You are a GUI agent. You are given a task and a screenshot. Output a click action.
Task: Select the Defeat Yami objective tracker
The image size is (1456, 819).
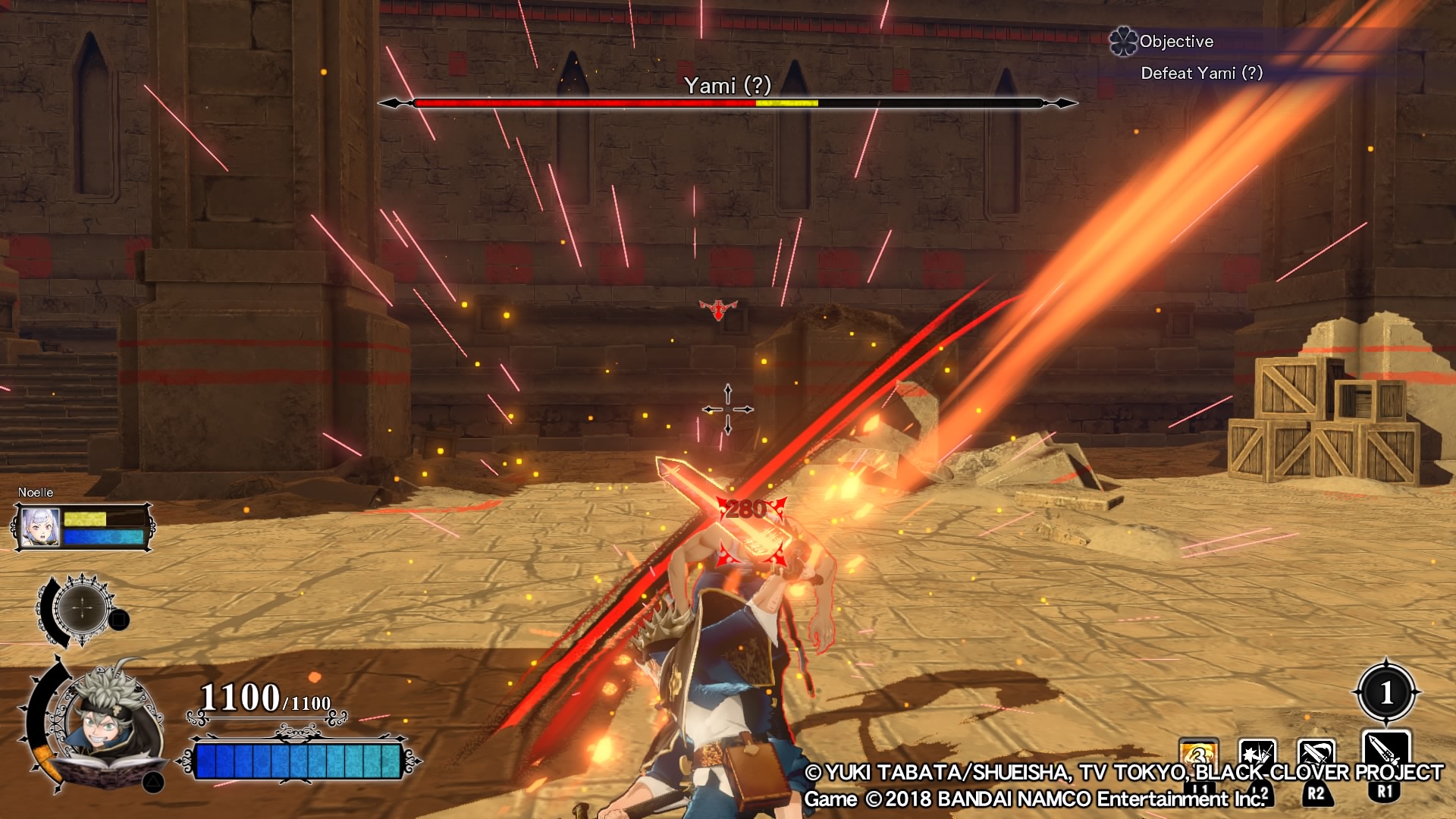(x=1201, y=73)
